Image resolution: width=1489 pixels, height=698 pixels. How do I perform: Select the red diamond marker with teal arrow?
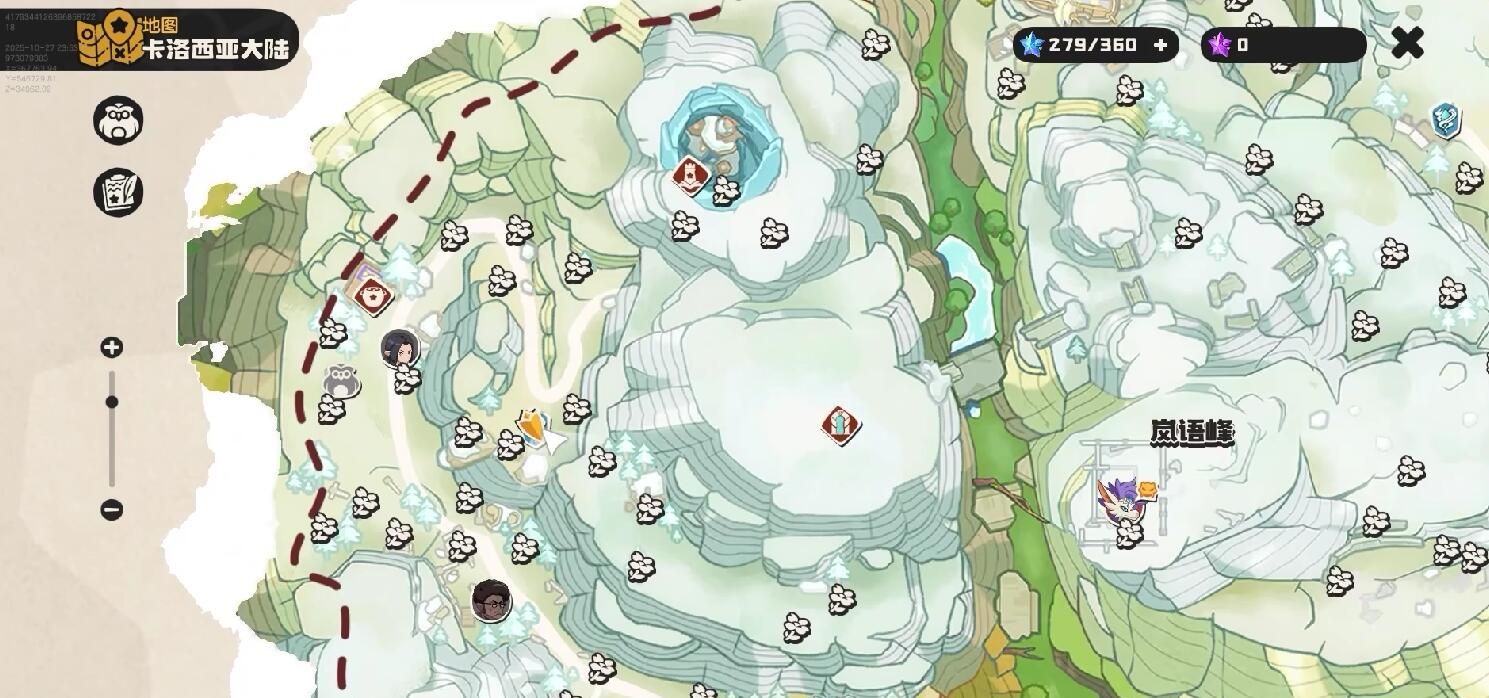click(841, 425)
